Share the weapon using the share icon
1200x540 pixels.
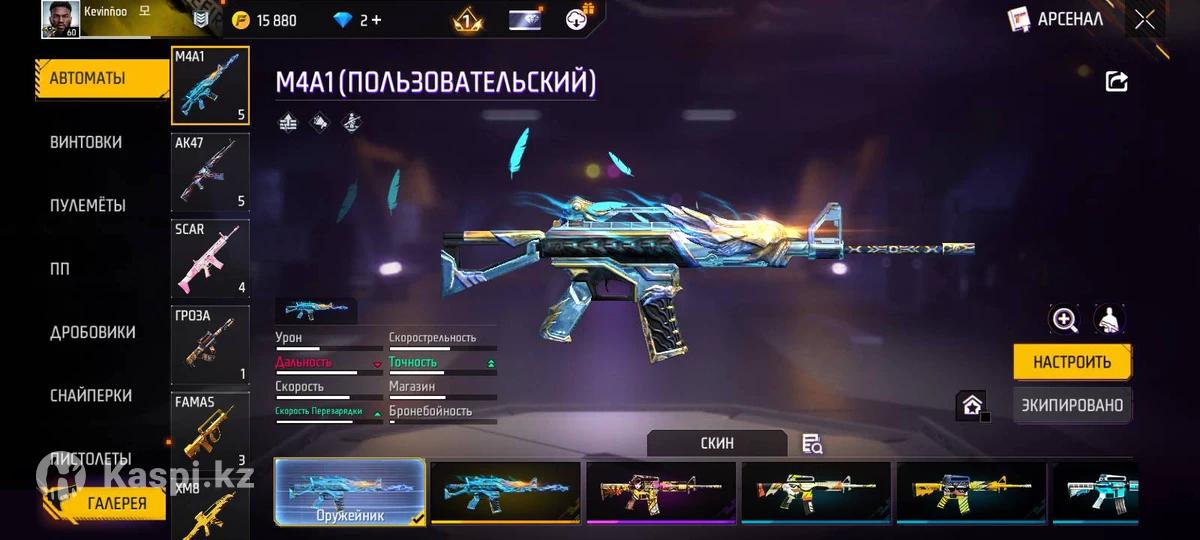pyautogui.click(x=1116, y=82)
